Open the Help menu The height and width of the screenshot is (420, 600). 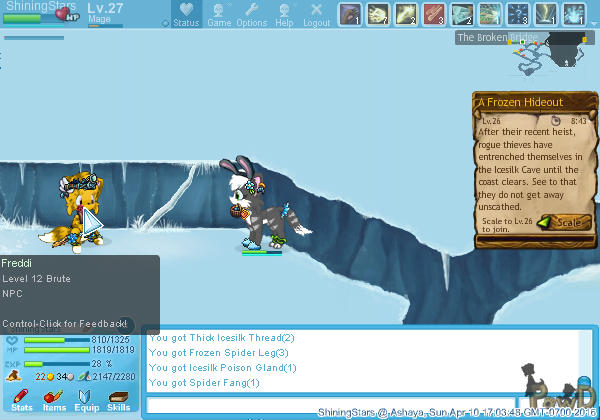285,15
